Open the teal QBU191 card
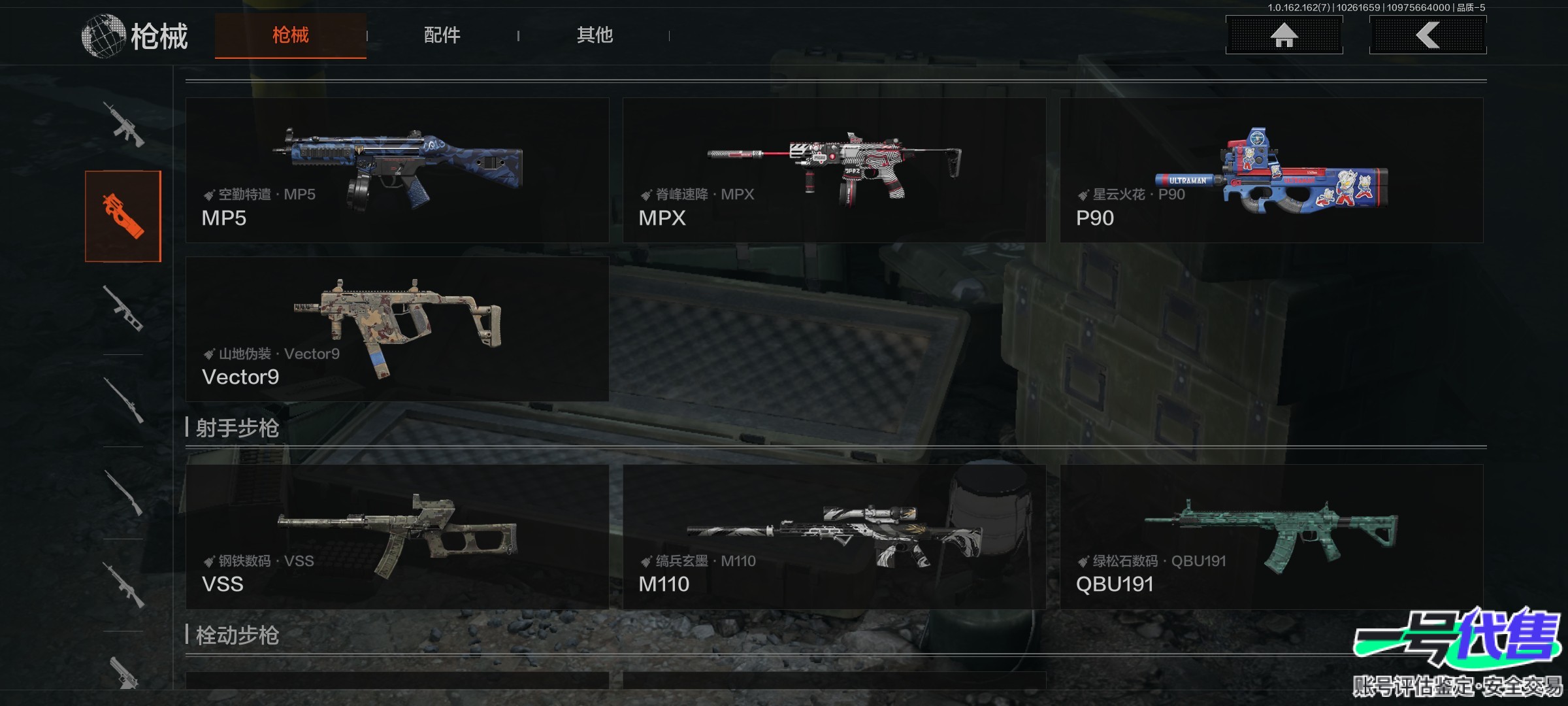This screenshot has height=706, width=1568. tap(1271, 537)
